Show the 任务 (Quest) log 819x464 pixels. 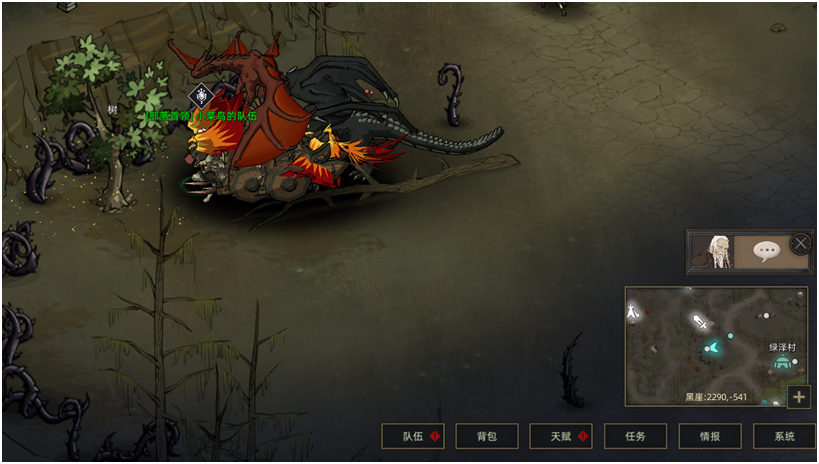(x=635, y=436)
